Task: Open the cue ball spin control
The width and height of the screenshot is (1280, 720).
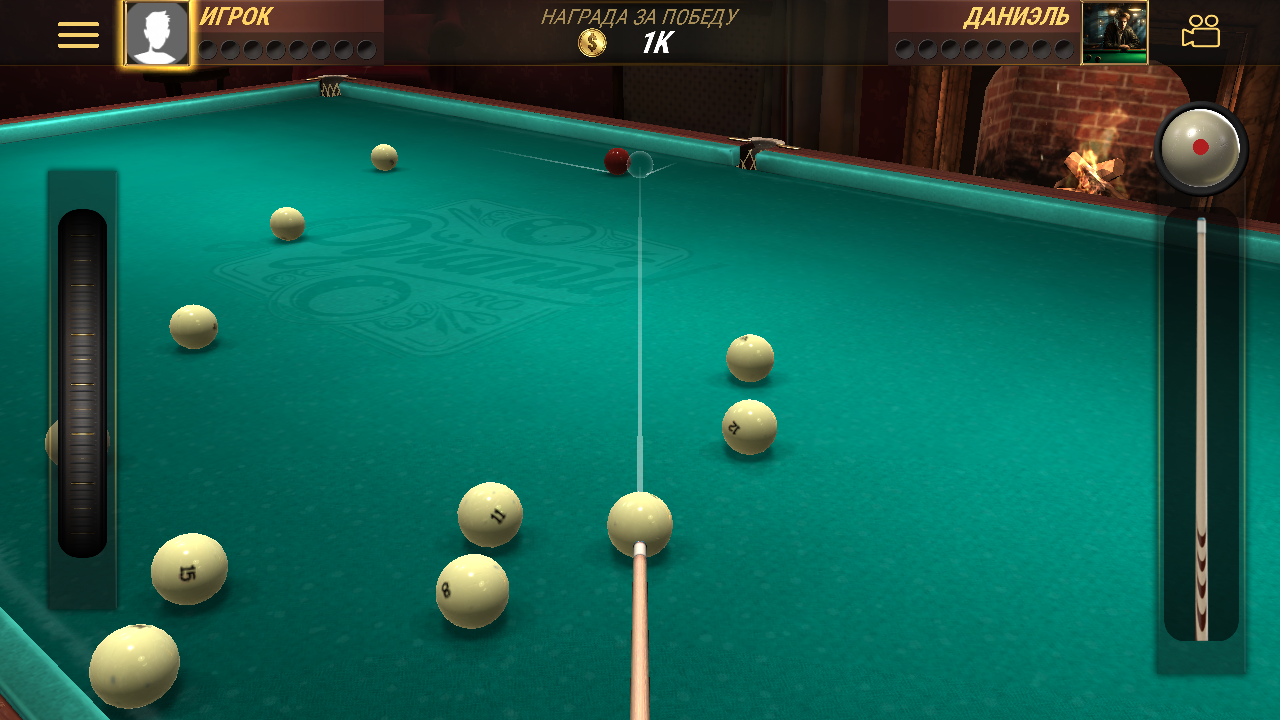Action: pyautogui.click(x=1199, y=146)
